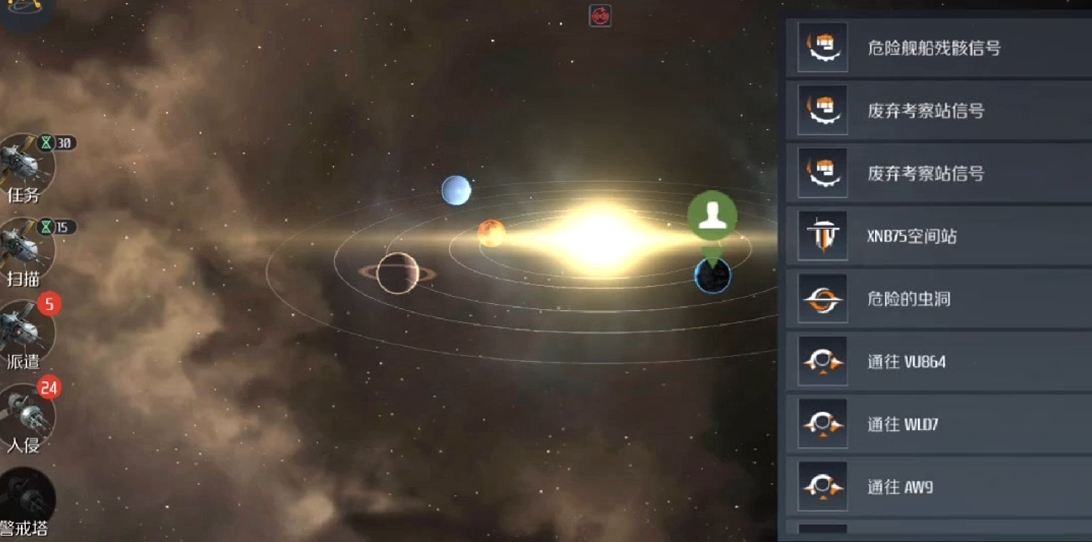Choose the 通往 AW9 stargate entry
This screenshot has height=542, width=1092.
pyautogui.click(x=935, y=488)
